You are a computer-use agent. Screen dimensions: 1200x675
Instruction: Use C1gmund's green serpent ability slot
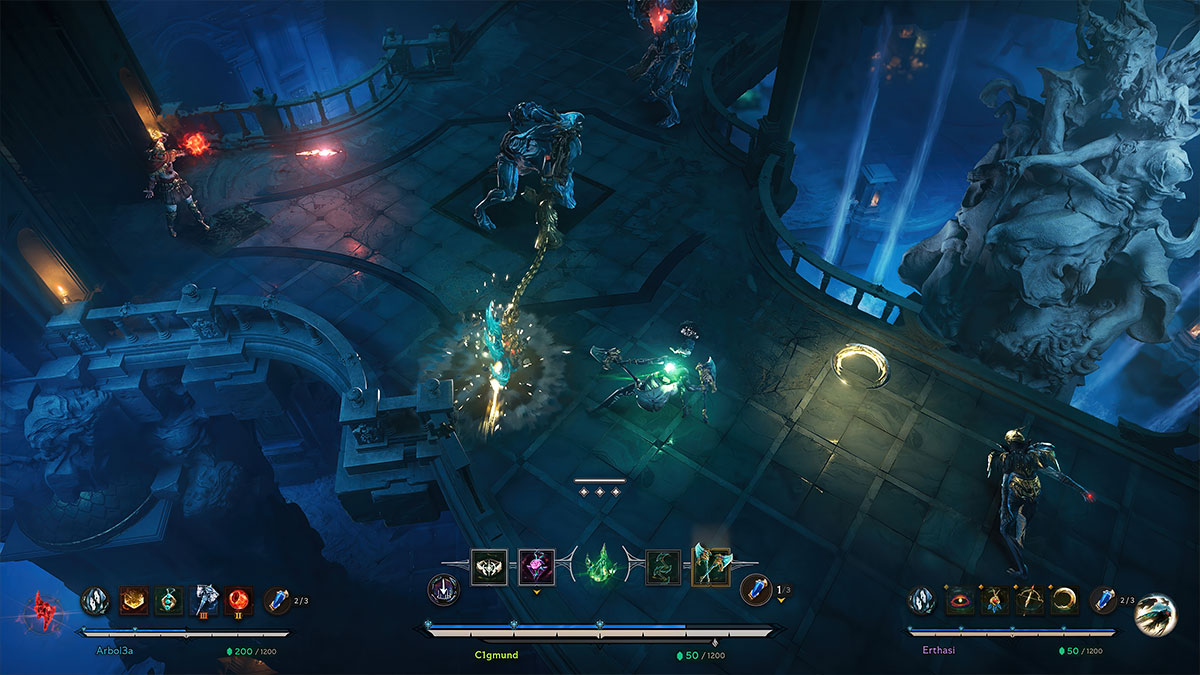(663, 567)
